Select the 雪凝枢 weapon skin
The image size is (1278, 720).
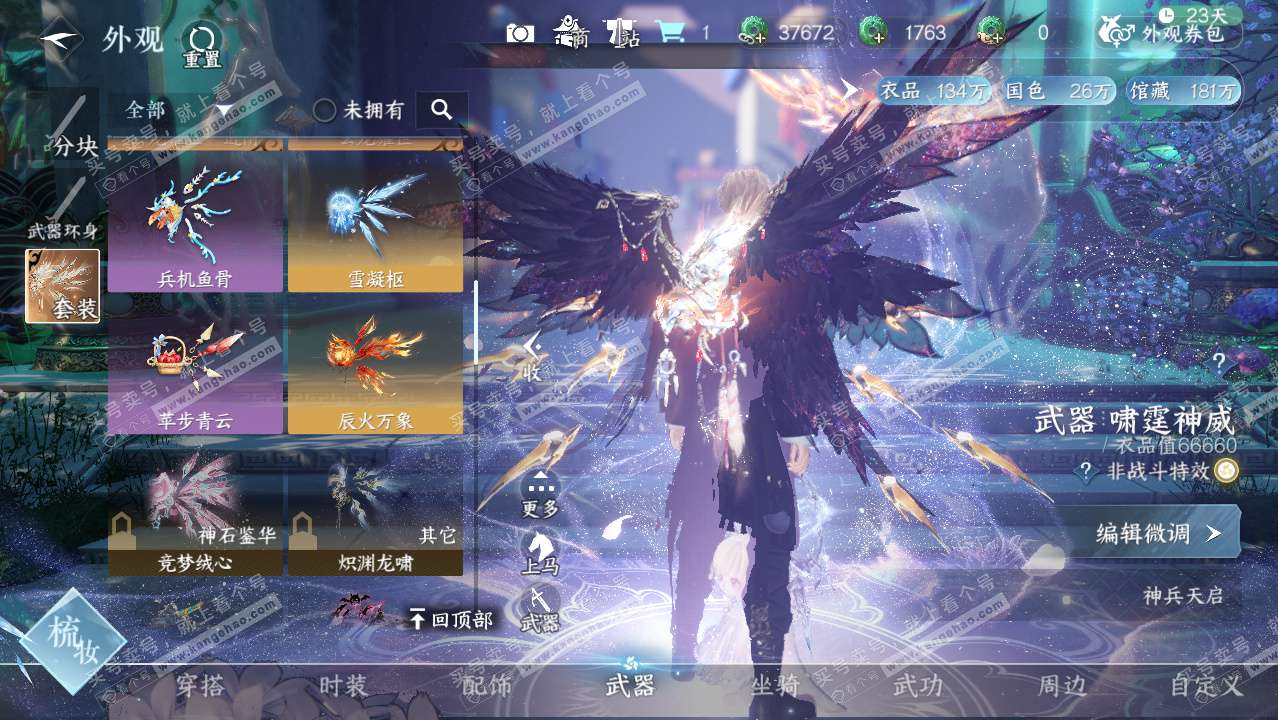[376, 223]
